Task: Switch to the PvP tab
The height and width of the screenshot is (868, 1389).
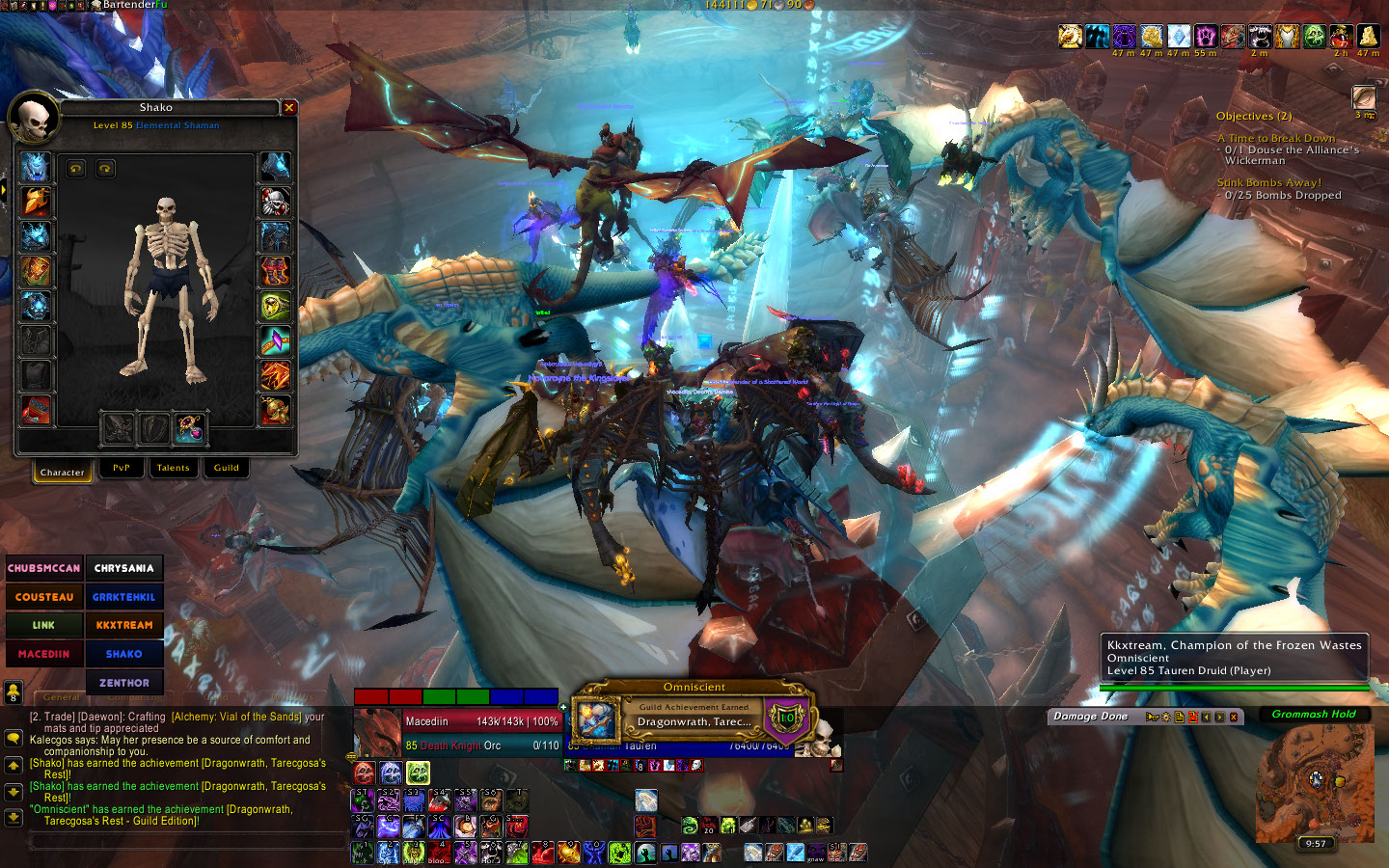Action: click(x=122, y=468)
